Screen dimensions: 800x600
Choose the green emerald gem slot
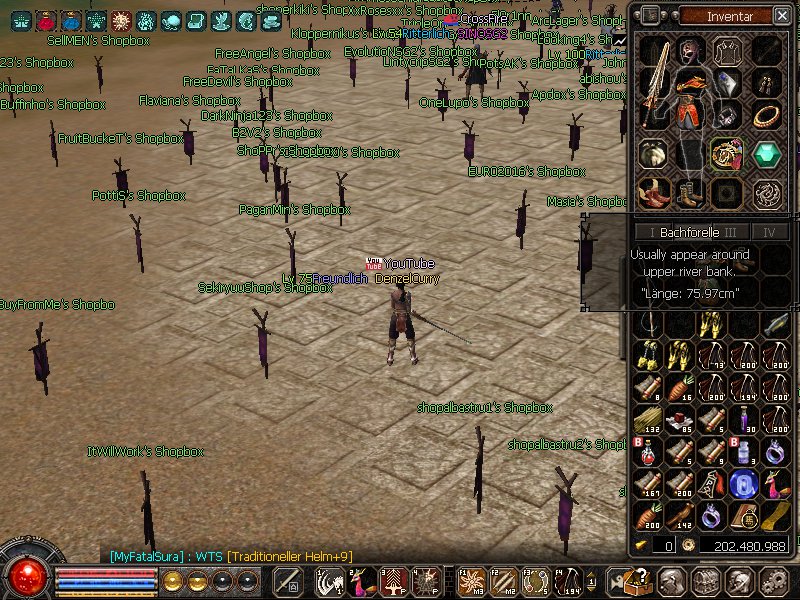[x=767, y=154]
